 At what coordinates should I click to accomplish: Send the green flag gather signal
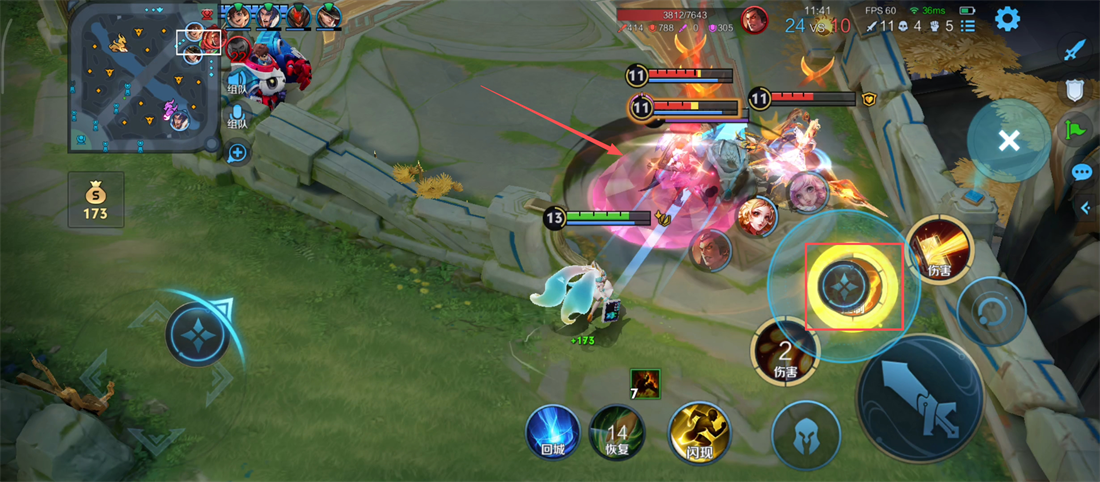(x=1074, y=130)
